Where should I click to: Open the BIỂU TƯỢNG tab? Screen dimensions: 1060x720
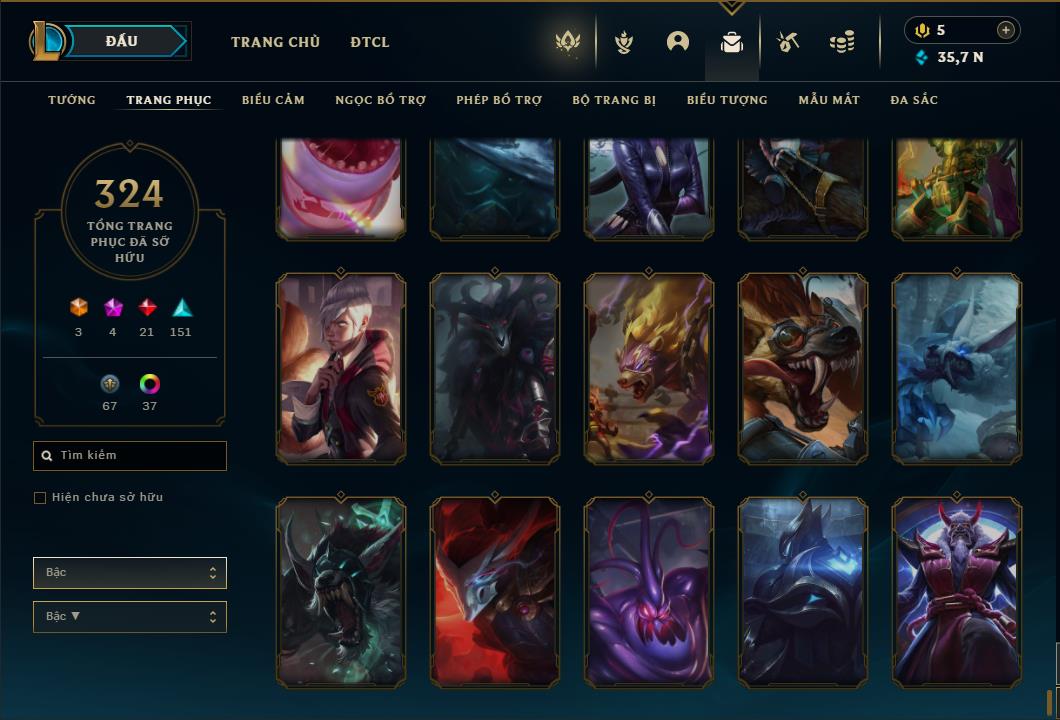727,100
